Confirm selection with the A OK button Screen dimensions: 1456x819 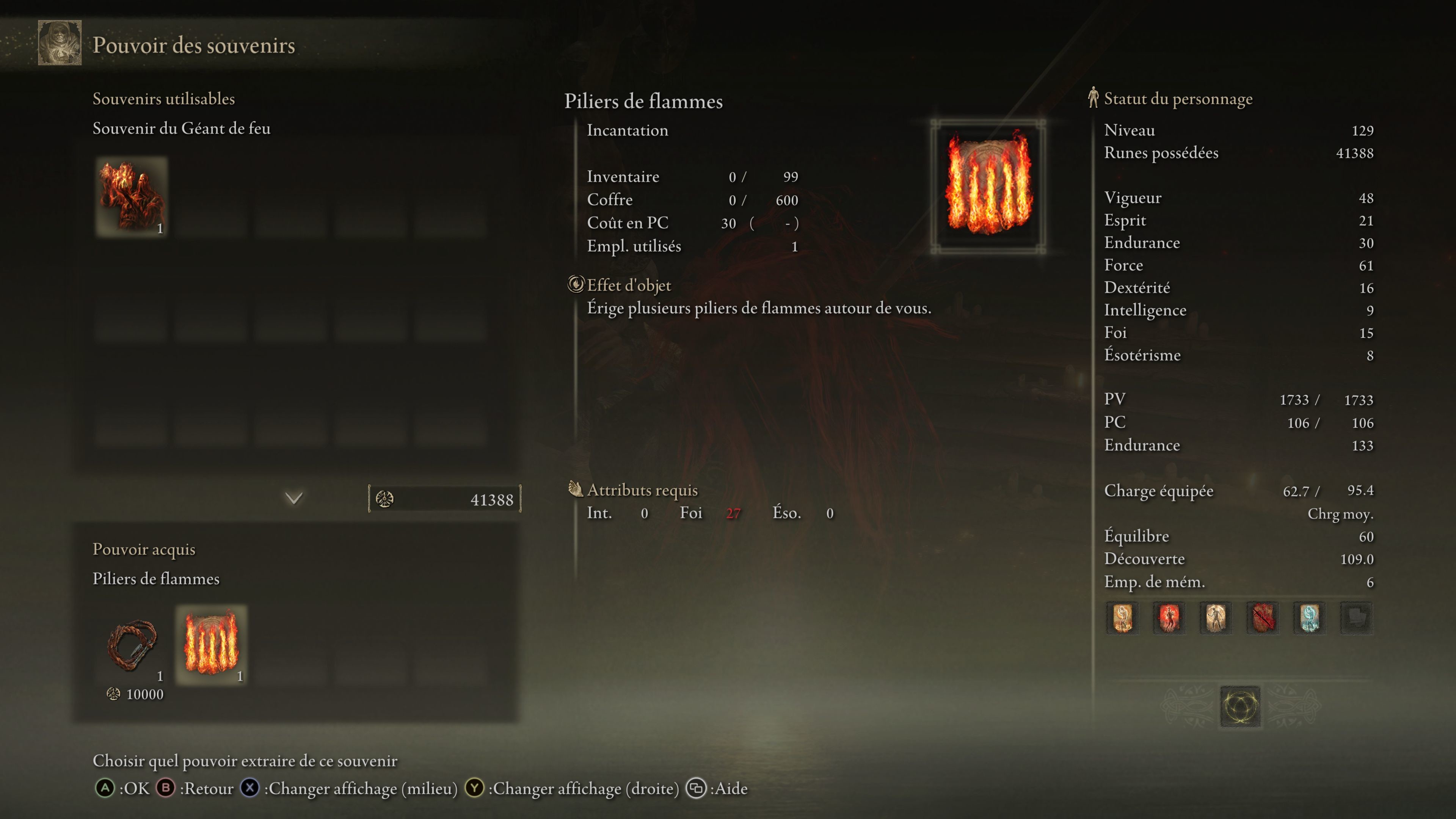coord(106,789)
